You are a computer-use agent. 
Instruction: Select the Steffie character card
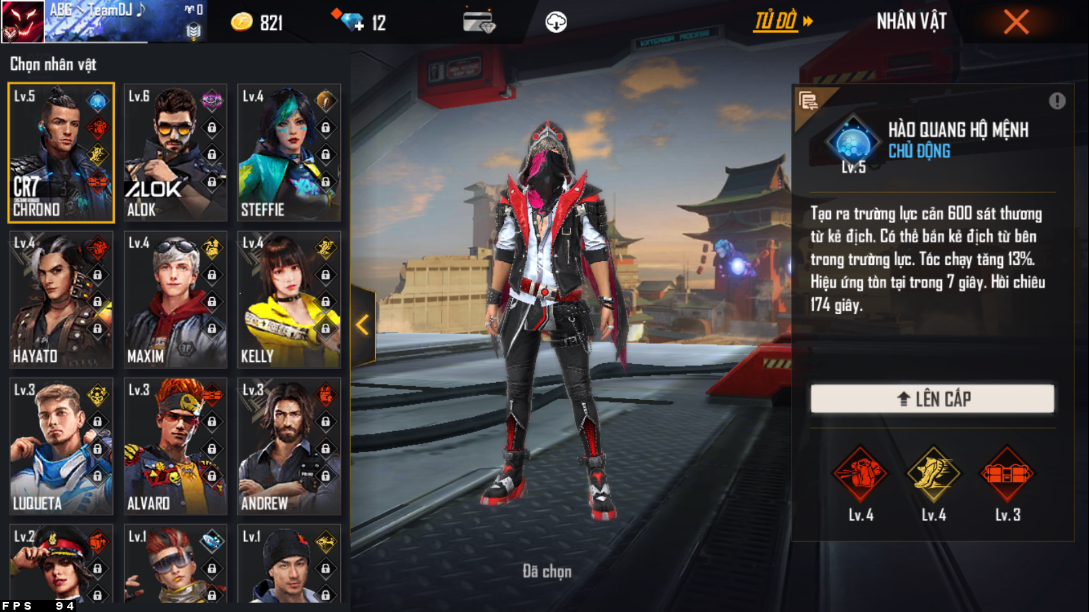tap(289, 152)
